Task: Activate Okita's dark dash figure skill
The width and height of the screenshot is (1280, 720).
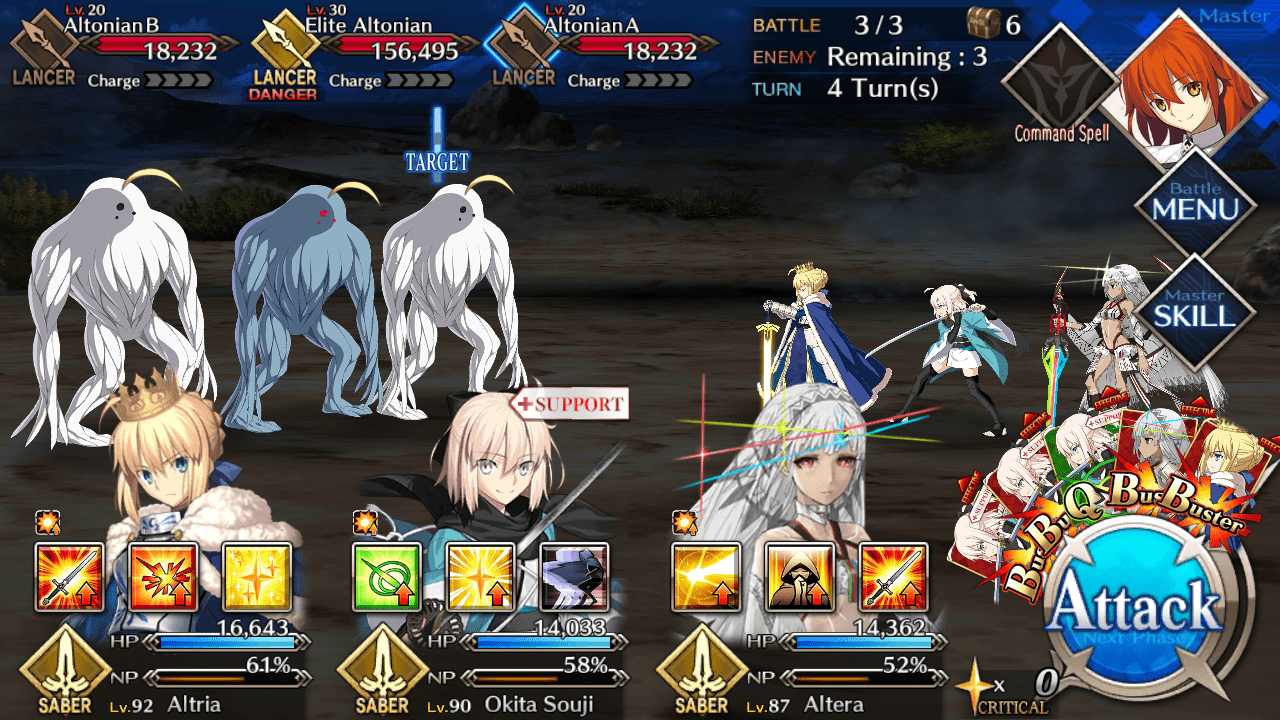Action: (575, 577)
